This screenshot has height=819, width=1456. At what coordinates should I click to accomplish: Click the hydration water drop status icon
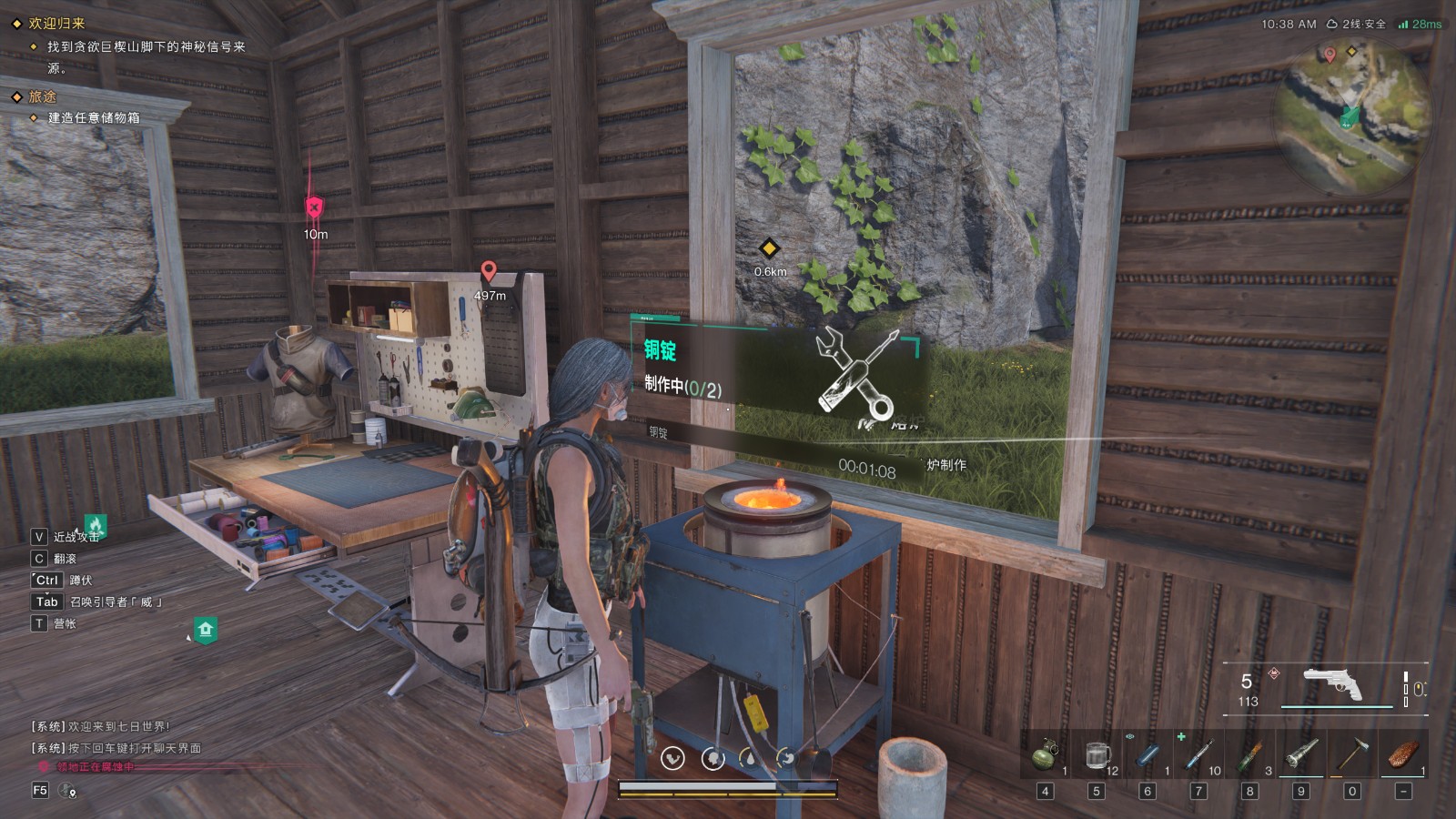[748, 757]
